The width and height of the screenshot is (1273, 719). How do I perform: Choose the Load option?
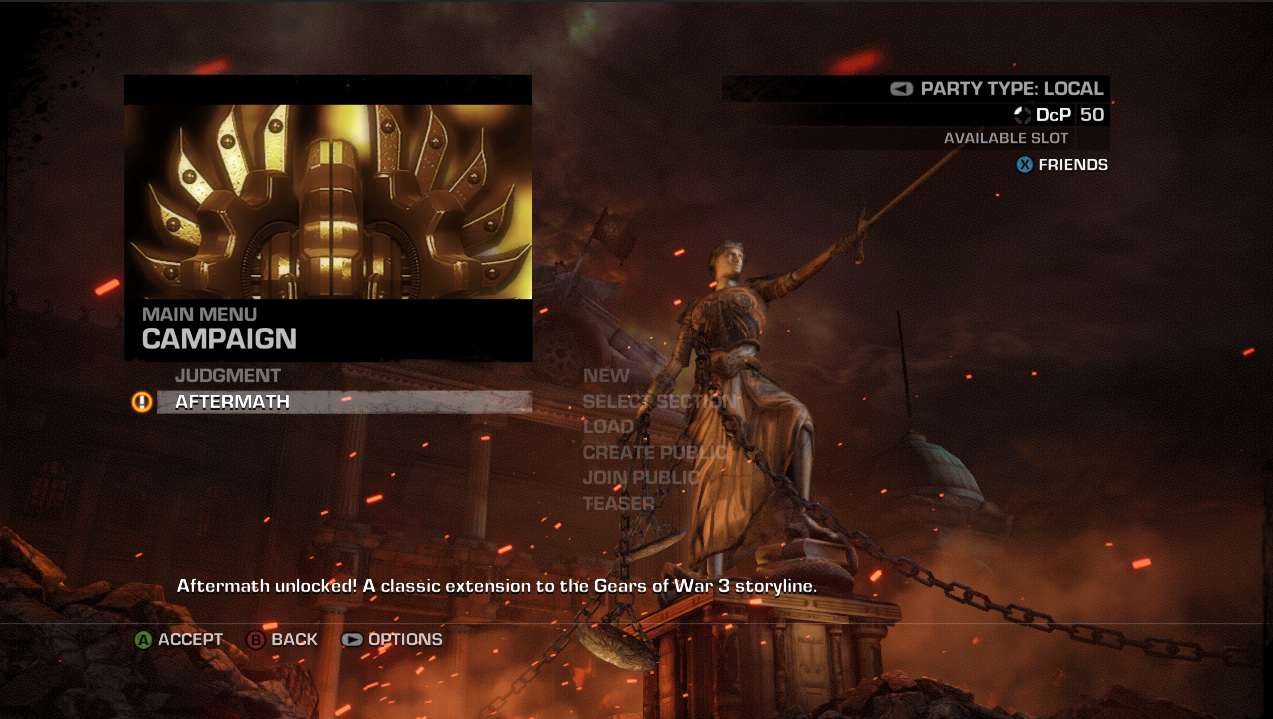tap(608, 427)
